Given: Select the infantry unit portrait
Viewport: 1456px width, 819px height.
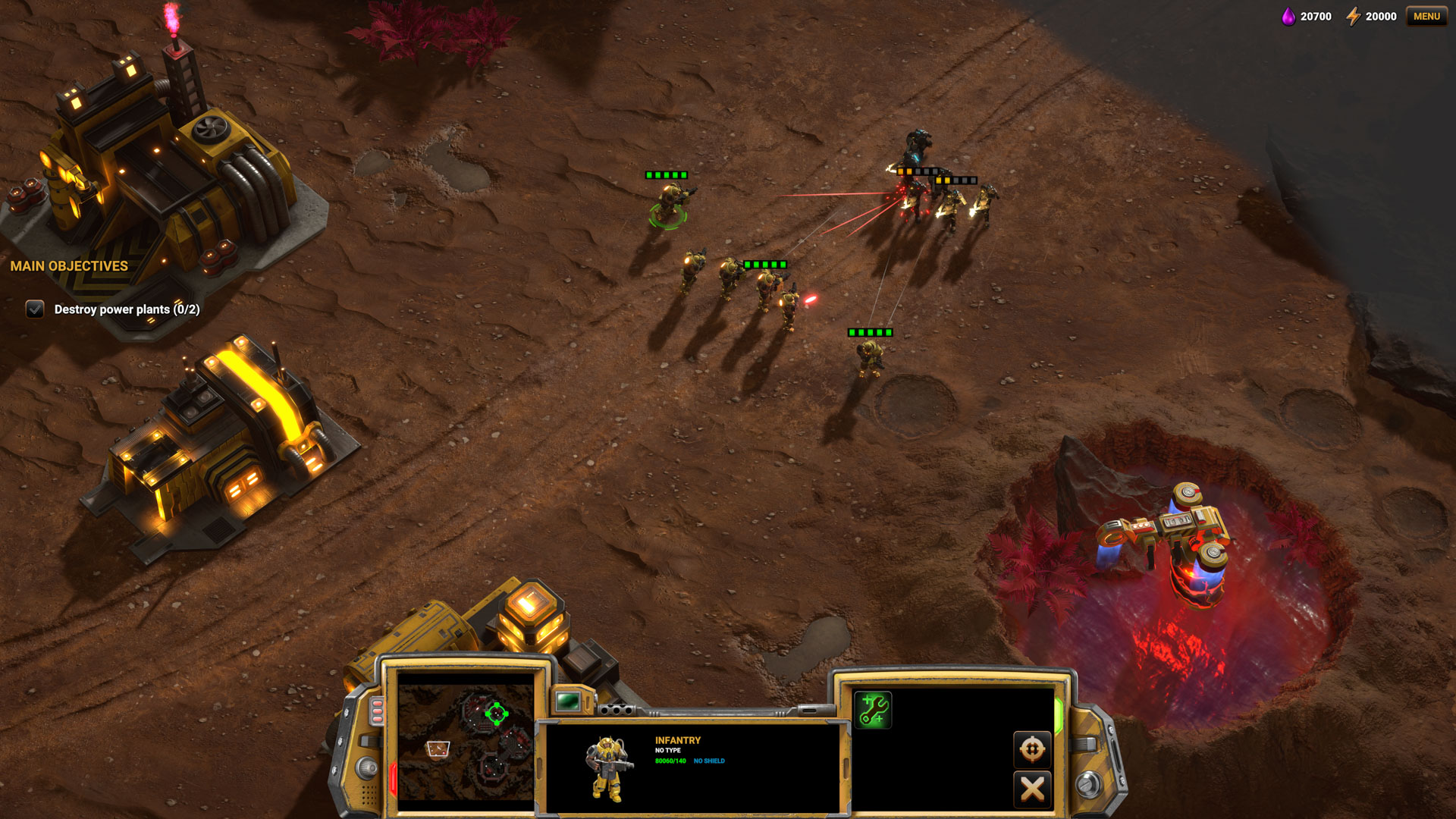Looking at the screenshot, I should coord(609,768).
